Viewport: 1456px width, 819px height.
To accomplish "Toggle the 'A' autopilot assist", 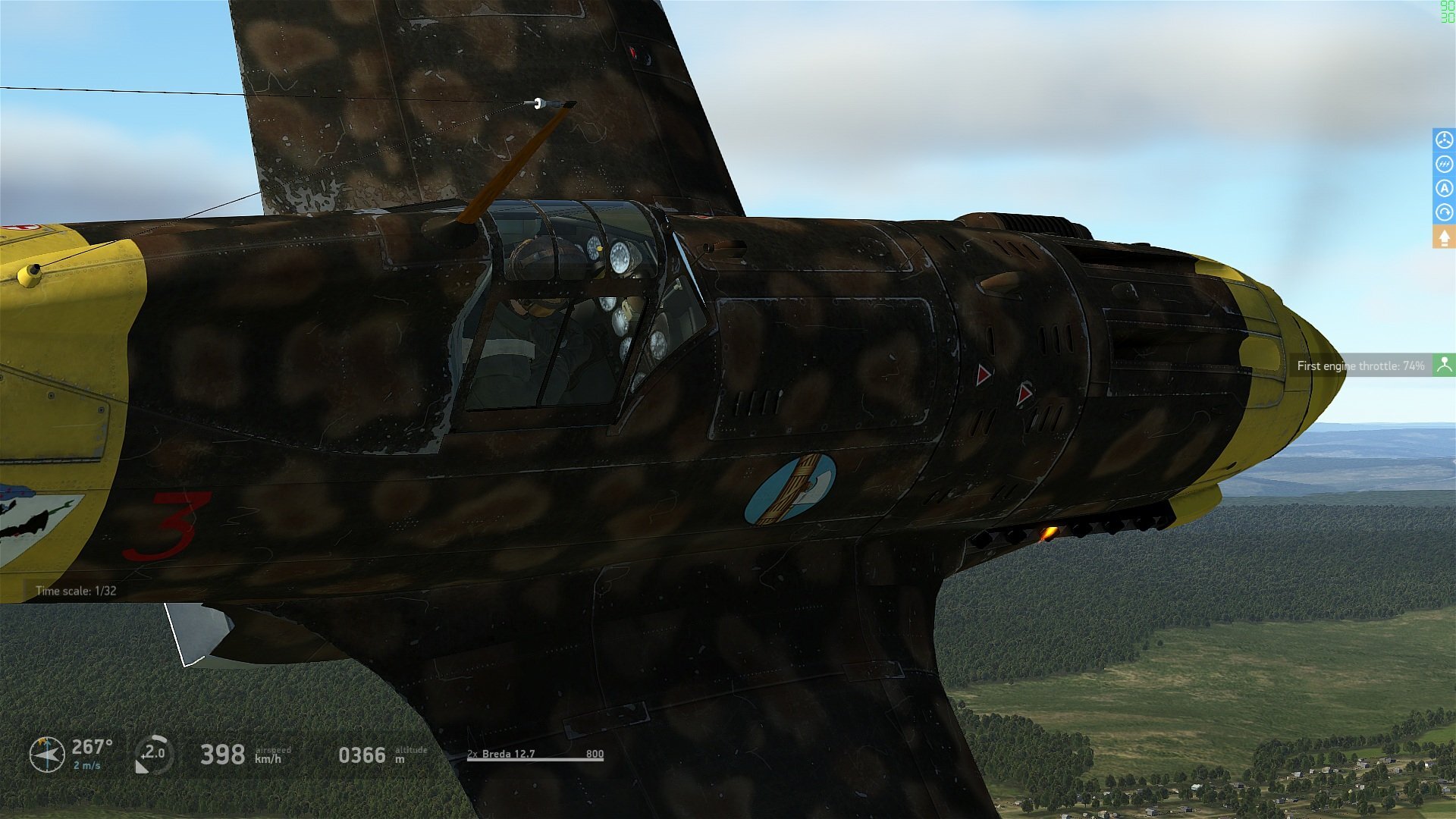I will [x=1443, y=188].
